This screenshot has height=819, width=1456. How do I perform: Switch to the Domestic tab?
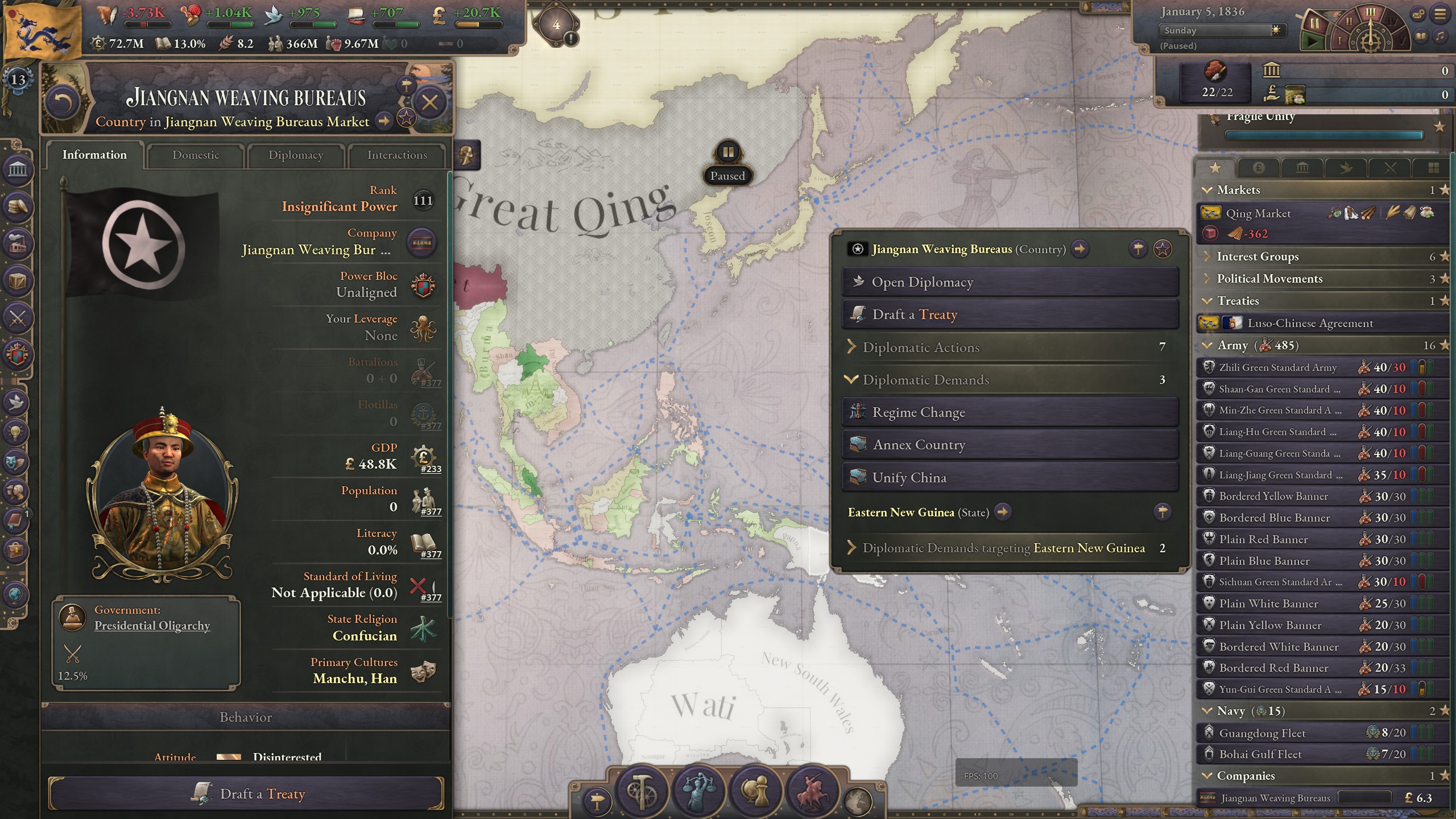coord(195,155)
